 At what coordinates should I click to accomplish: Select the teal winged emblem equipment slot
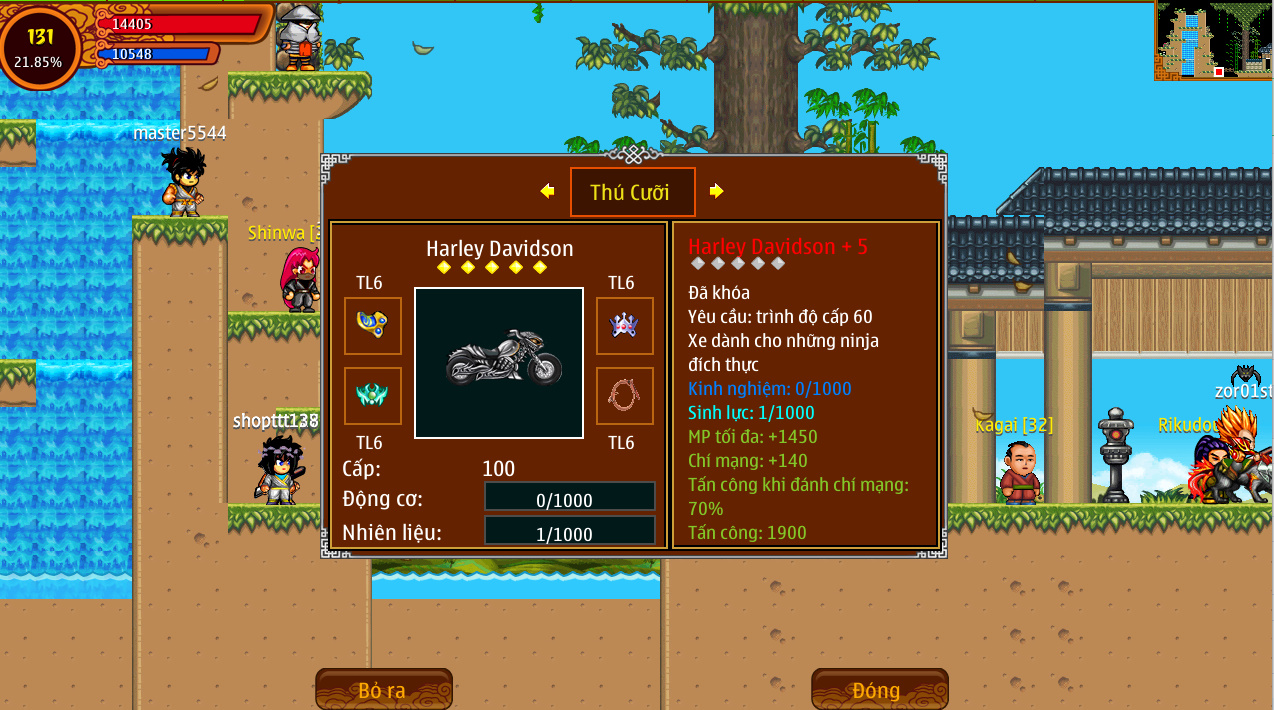(373, 396)
